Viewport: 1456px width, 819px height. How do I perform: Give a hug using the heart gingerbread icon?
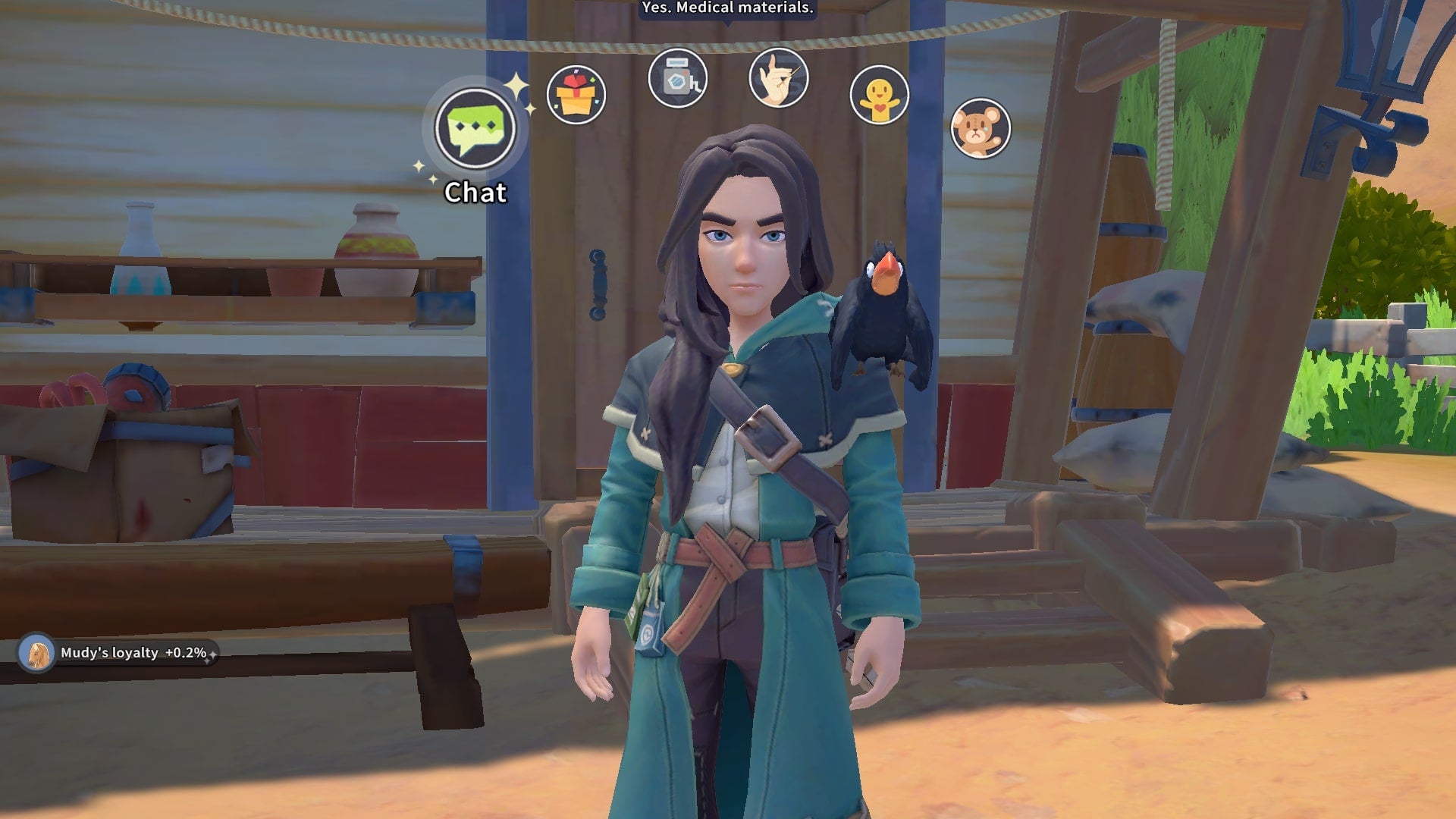click(x=881, y=95)
